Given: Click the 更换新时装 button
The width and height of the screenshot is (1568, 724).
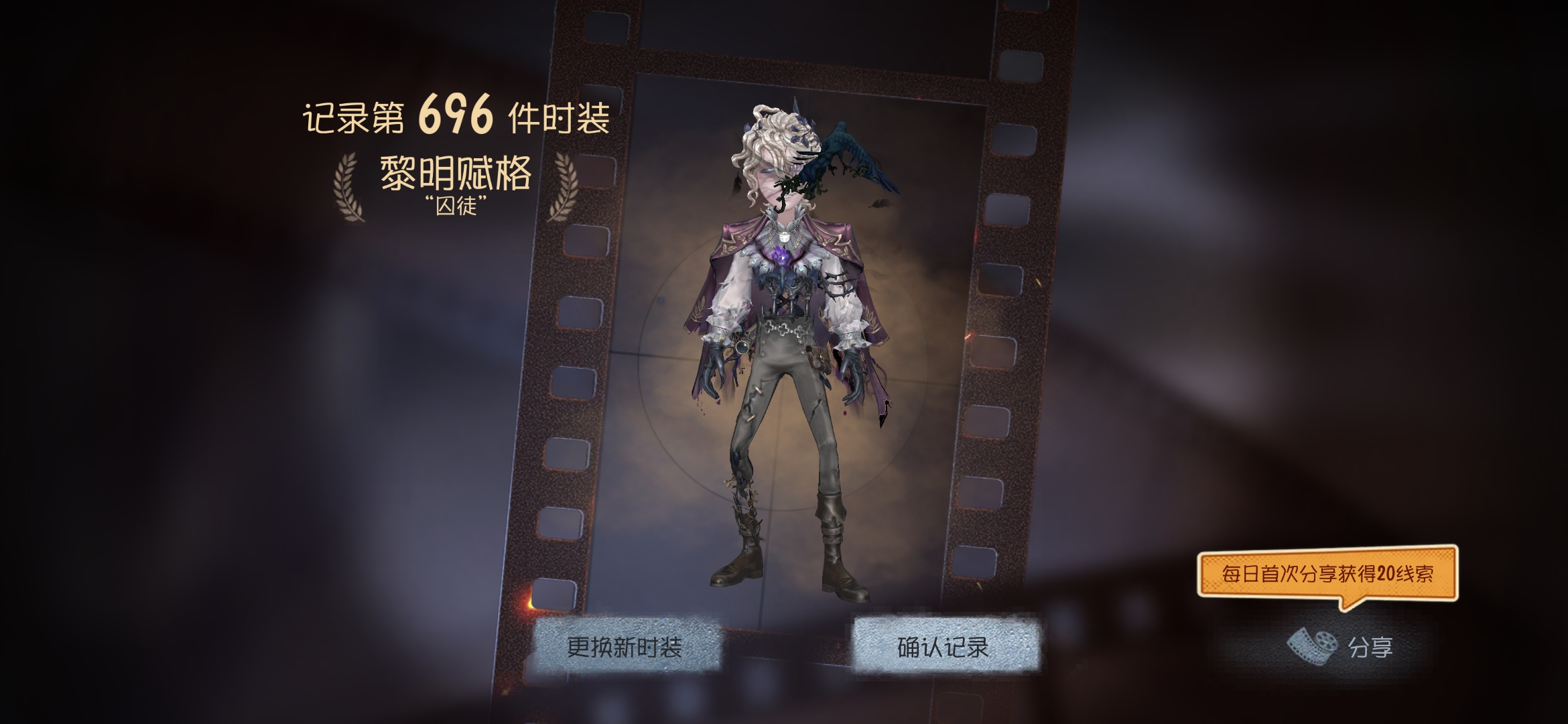Looking at the screenshot, I should coord(625,647).
